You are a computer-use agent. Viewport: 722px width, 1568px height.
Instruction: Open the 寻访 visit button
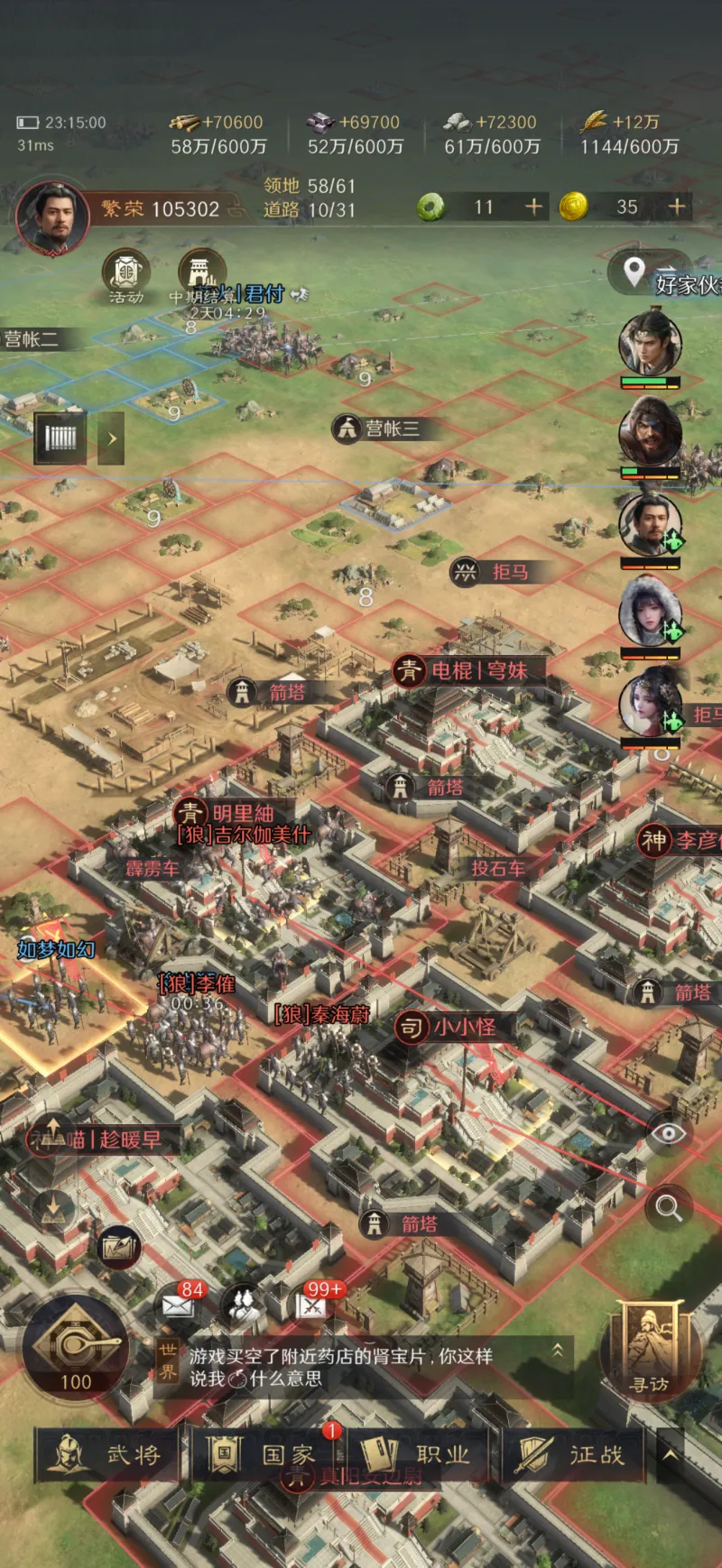(650, 1351)
